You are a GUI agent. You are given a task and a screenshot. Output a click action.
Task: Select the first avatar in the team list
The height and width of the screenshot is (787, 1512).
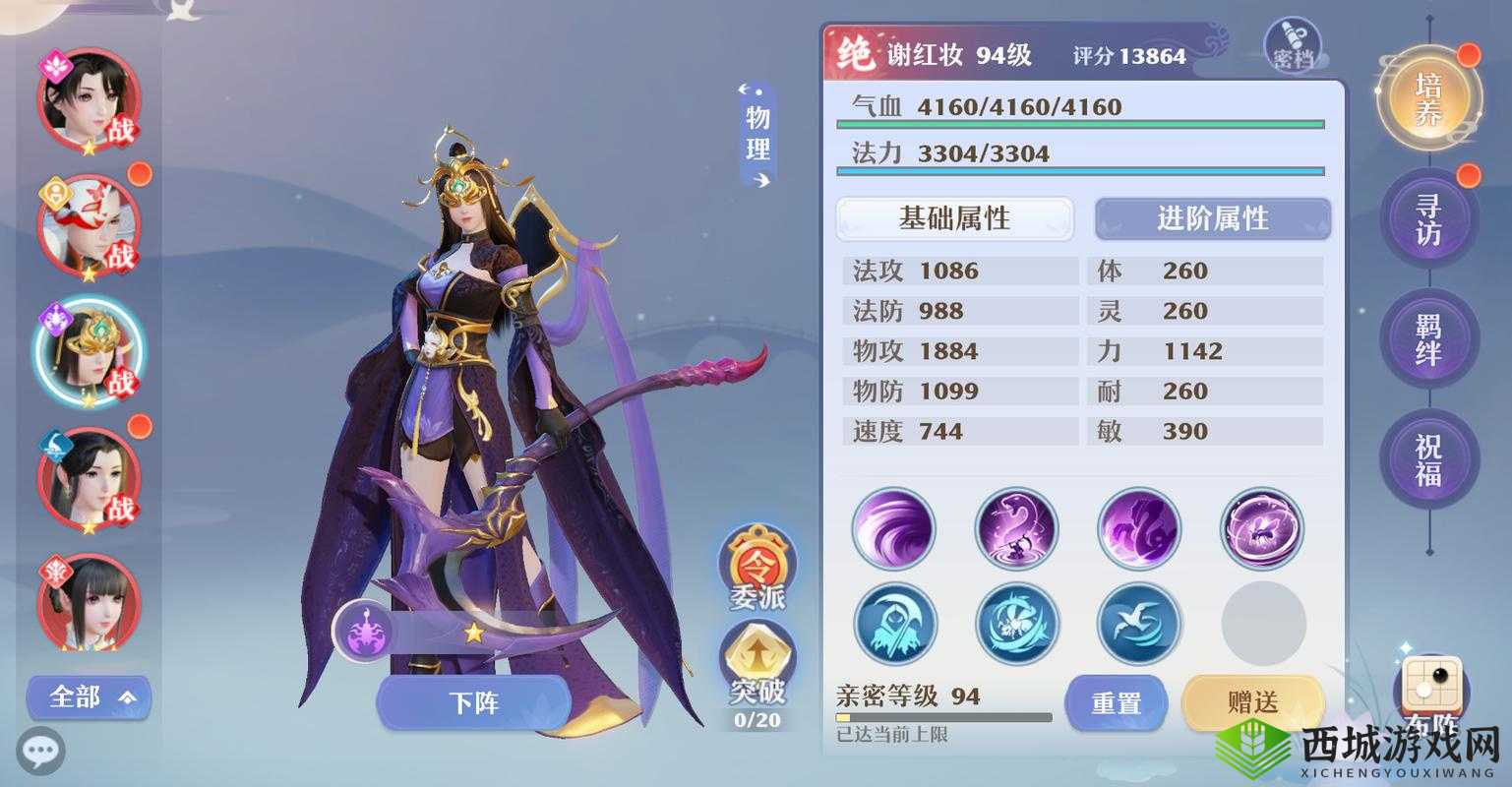click(x=87, y=101)
